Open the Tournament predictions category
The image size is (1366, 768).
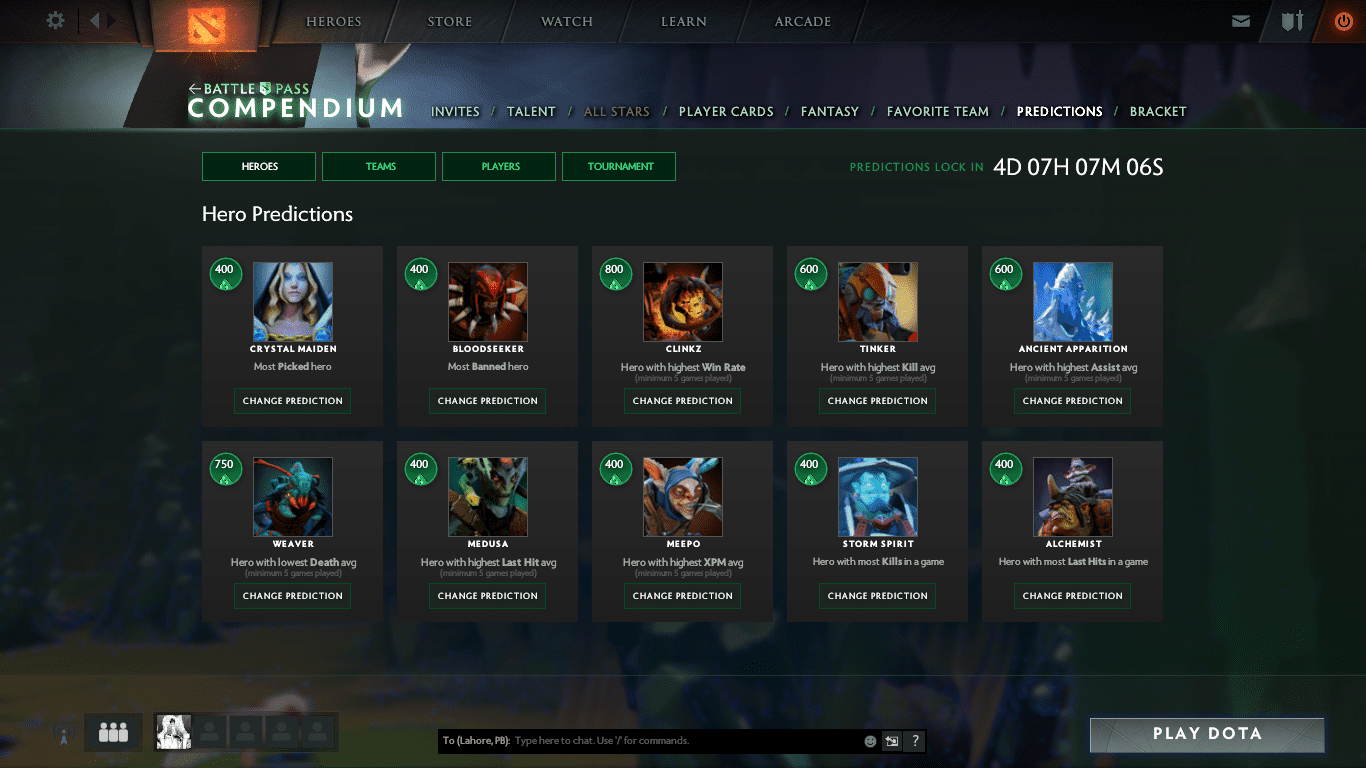(x=619, y=167)
